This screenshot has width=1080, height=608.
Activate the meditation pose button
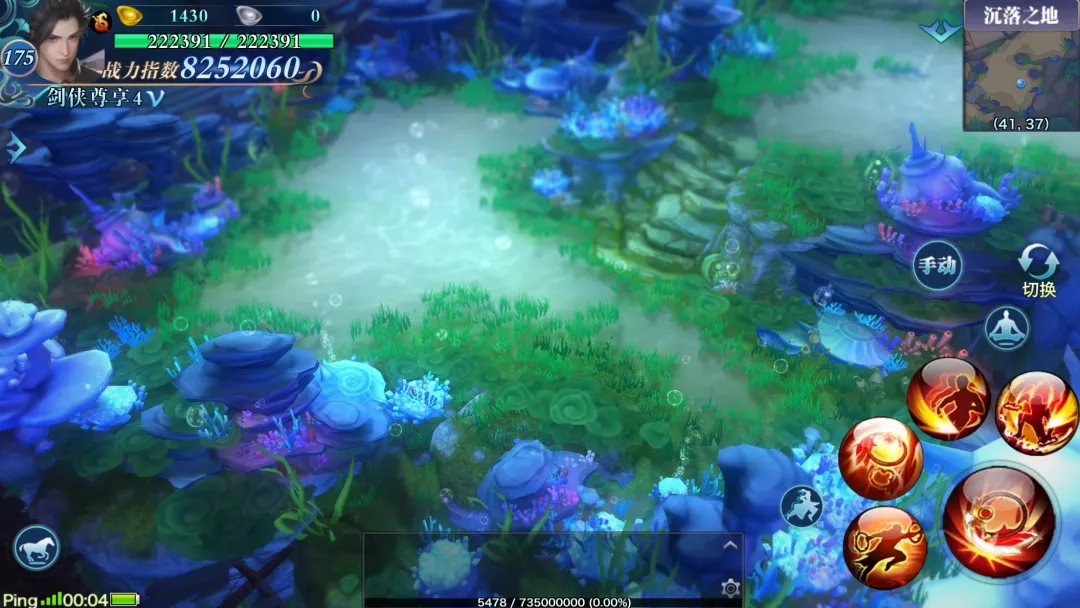tap(1006, 327)
